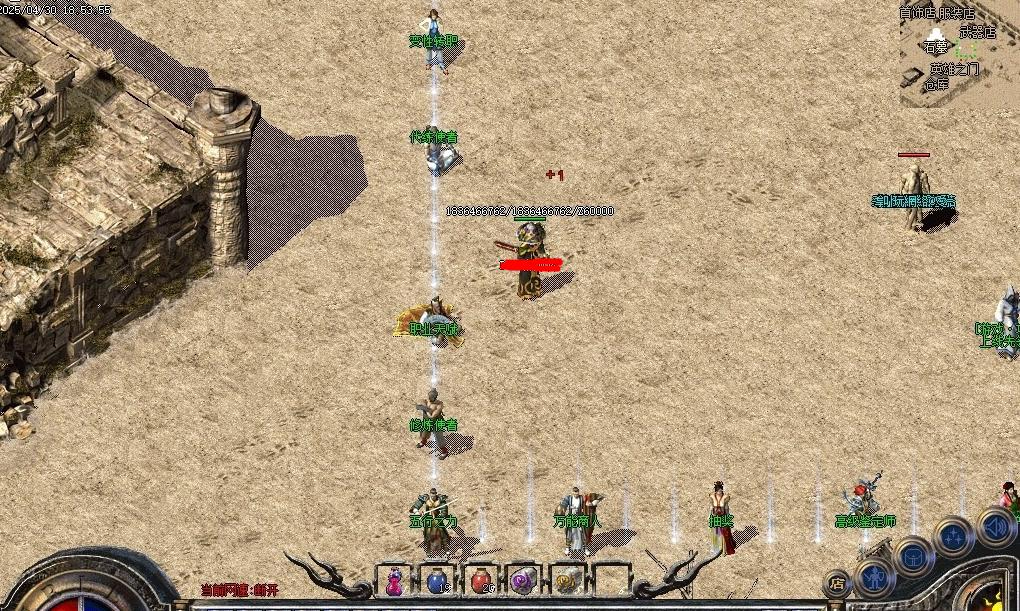Open the bag round button
1020x611 pixels.
[x=913, y=557]
